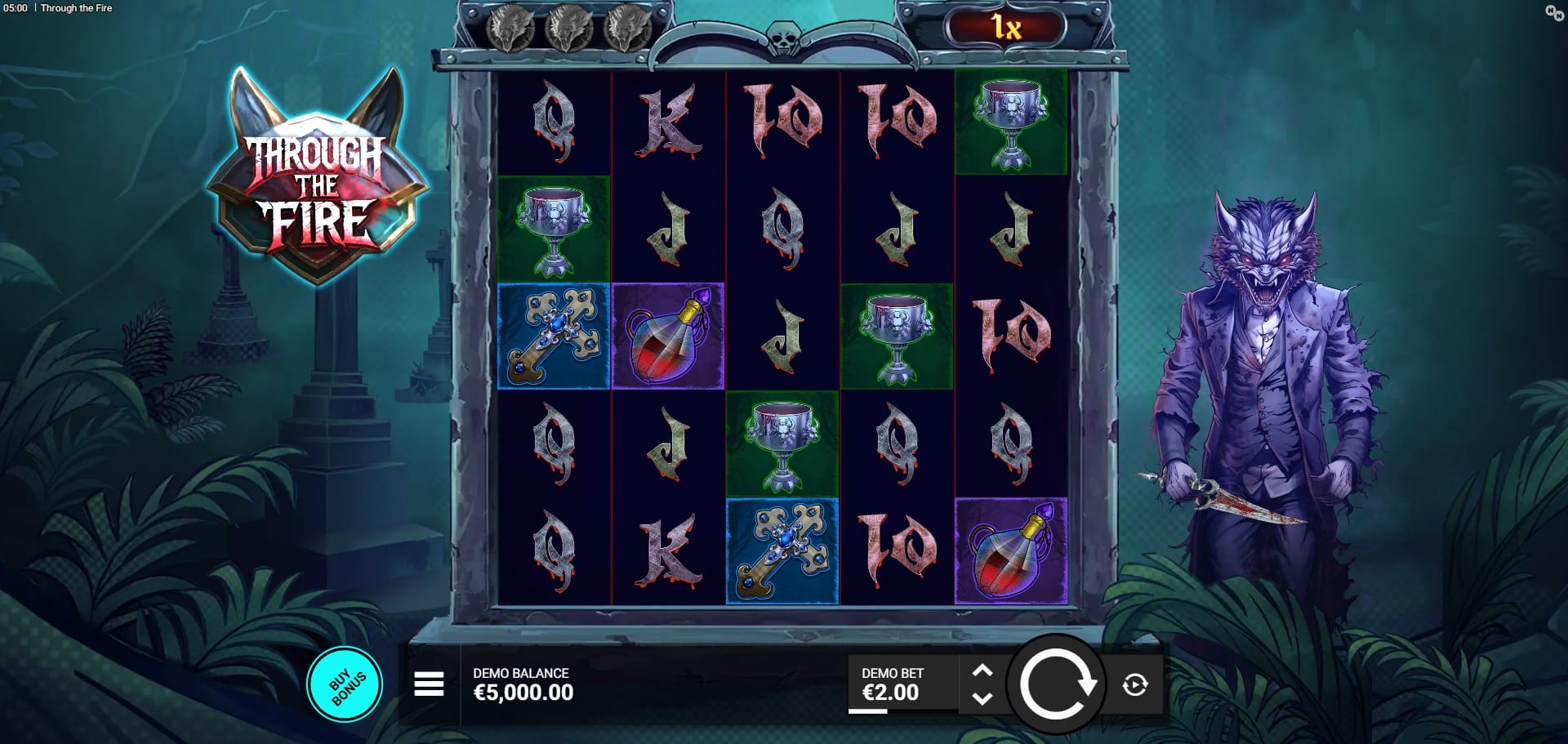The width and height of the screenshot is (1568, 744).
Task: Decrease the demo bet with down arrow
Action: click(x=982, y=698)
